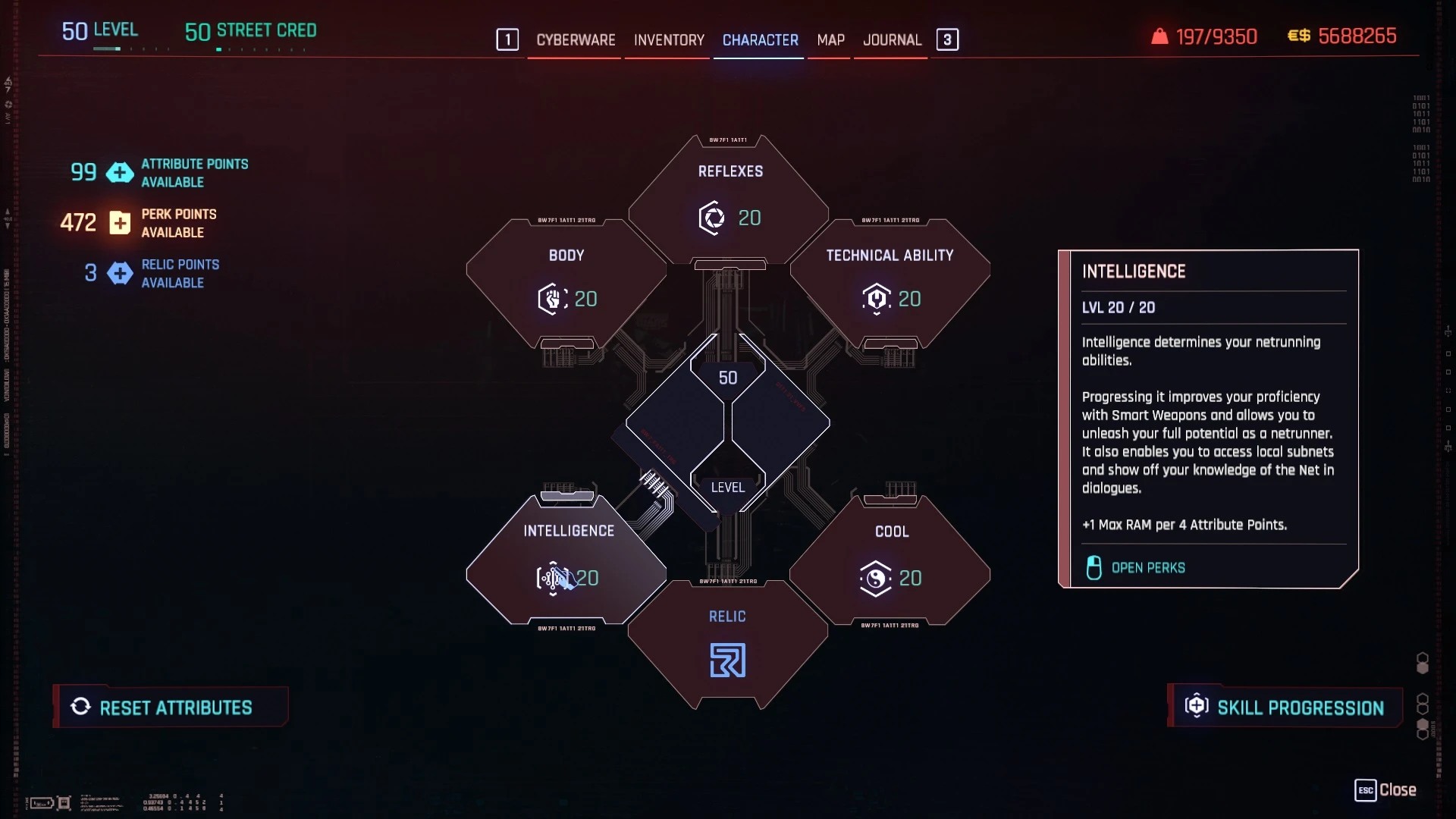Select the Reflexes attribute tile

pyautogui.click(x=730, y=200)
